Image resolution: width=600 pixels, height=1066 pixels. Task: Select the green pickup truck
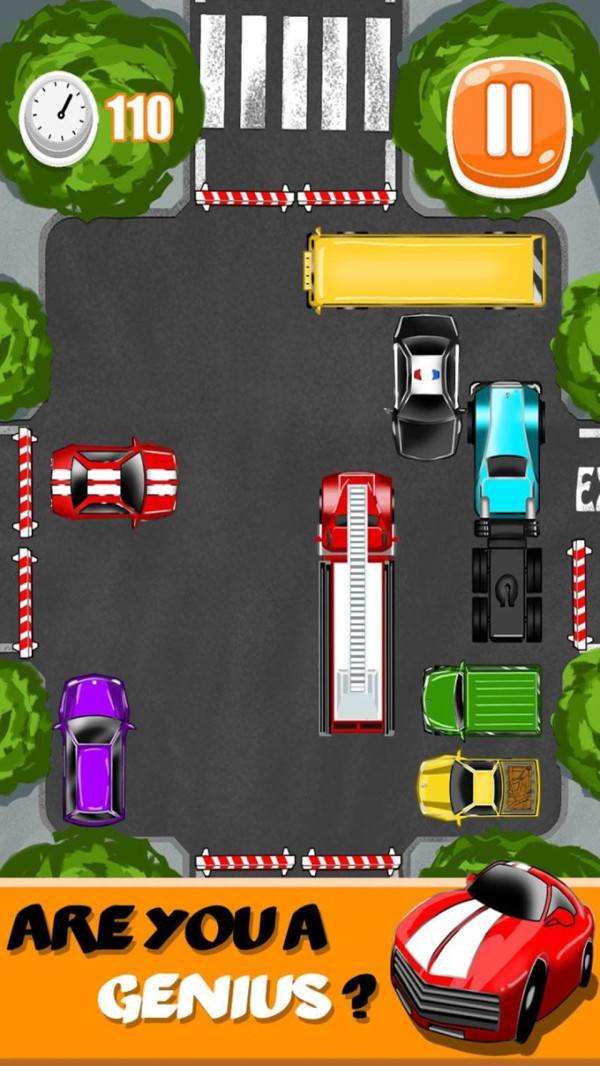(481, 699)
